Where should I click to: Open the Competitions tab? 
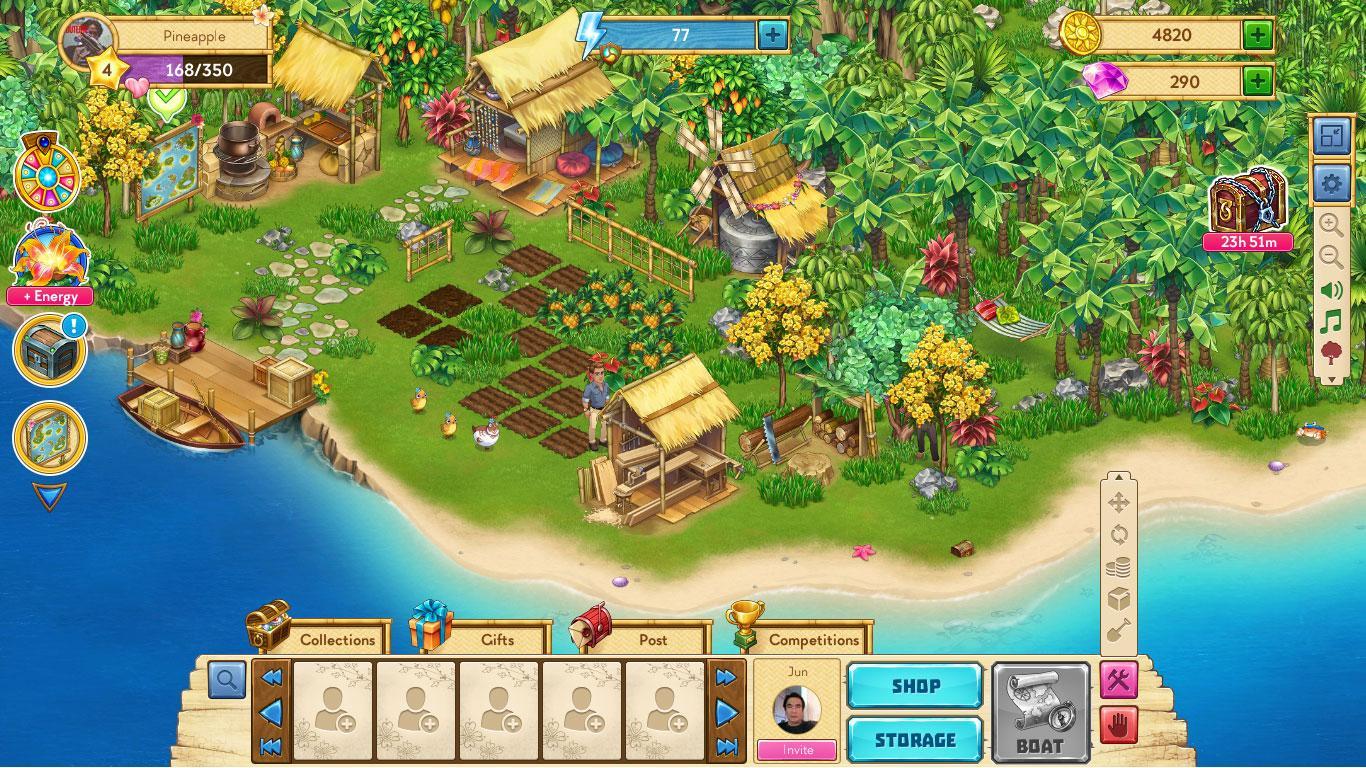(x=815, y=639)
